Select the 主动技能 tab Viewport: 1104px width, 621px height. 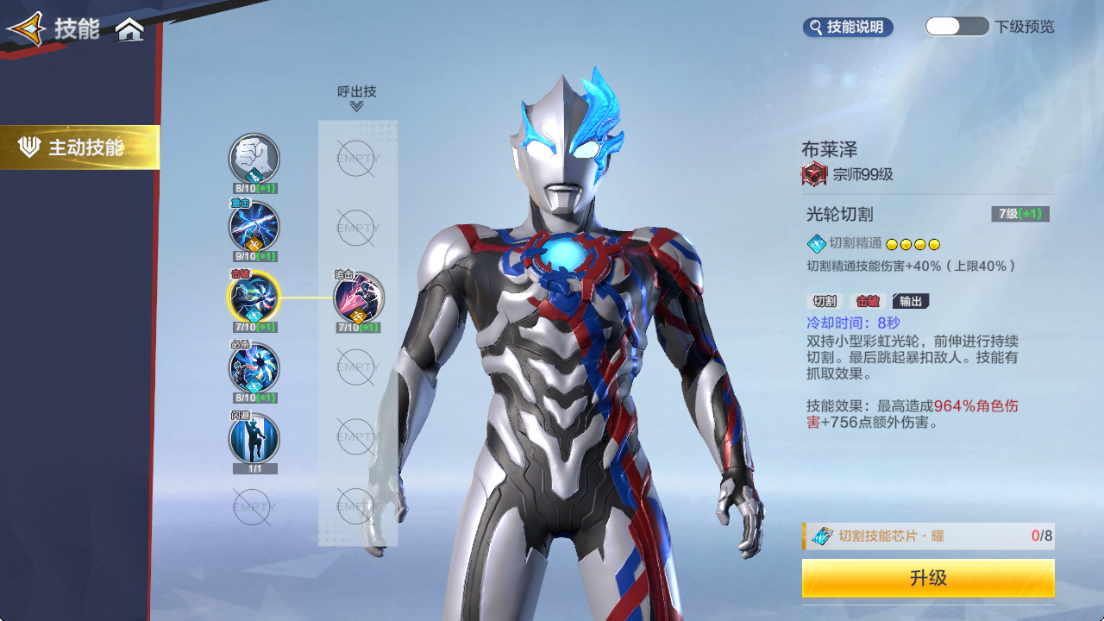point(80,148)
